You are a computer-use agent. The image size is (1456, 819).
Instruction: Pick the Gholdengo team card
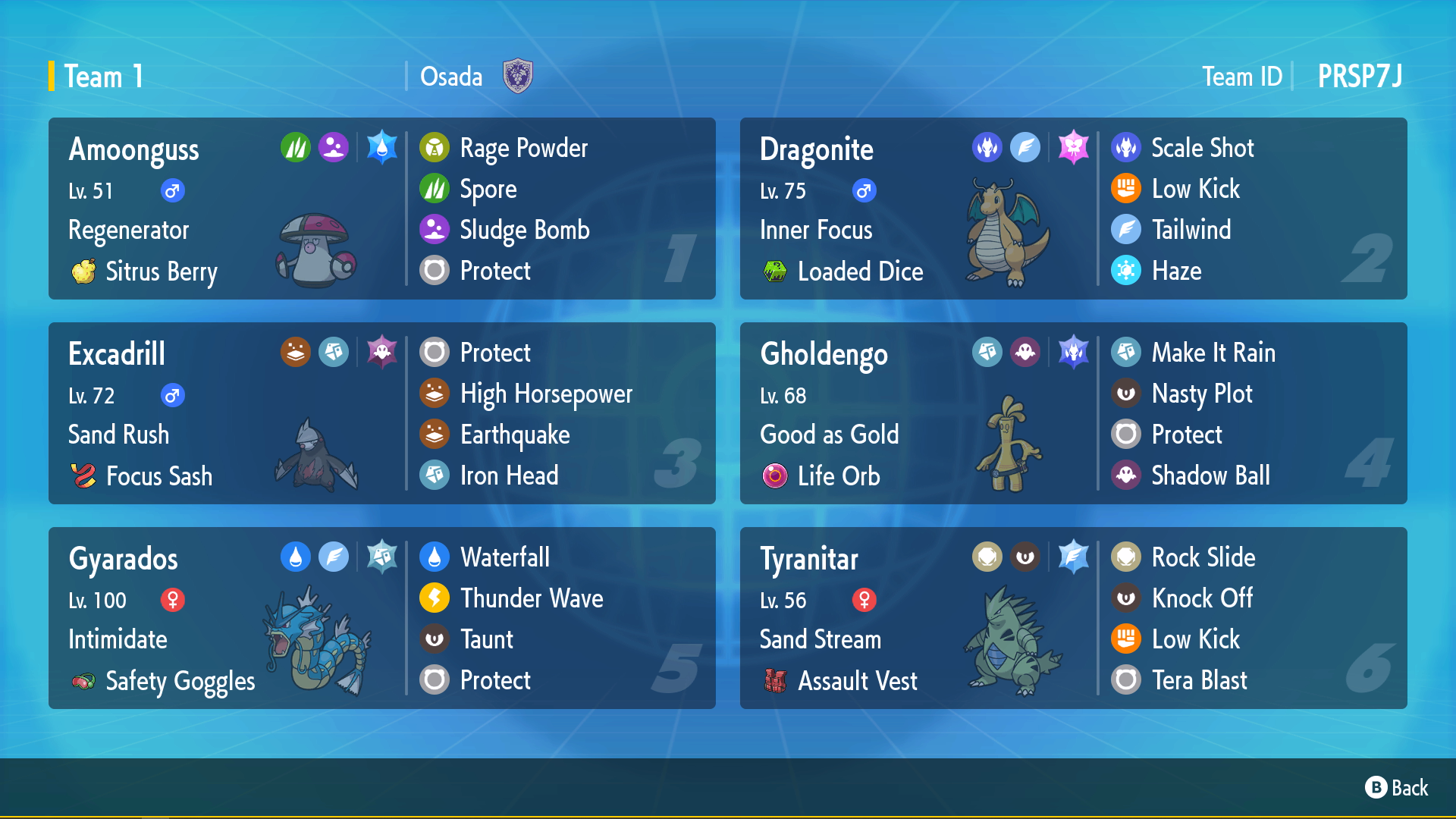(1073, 413)
